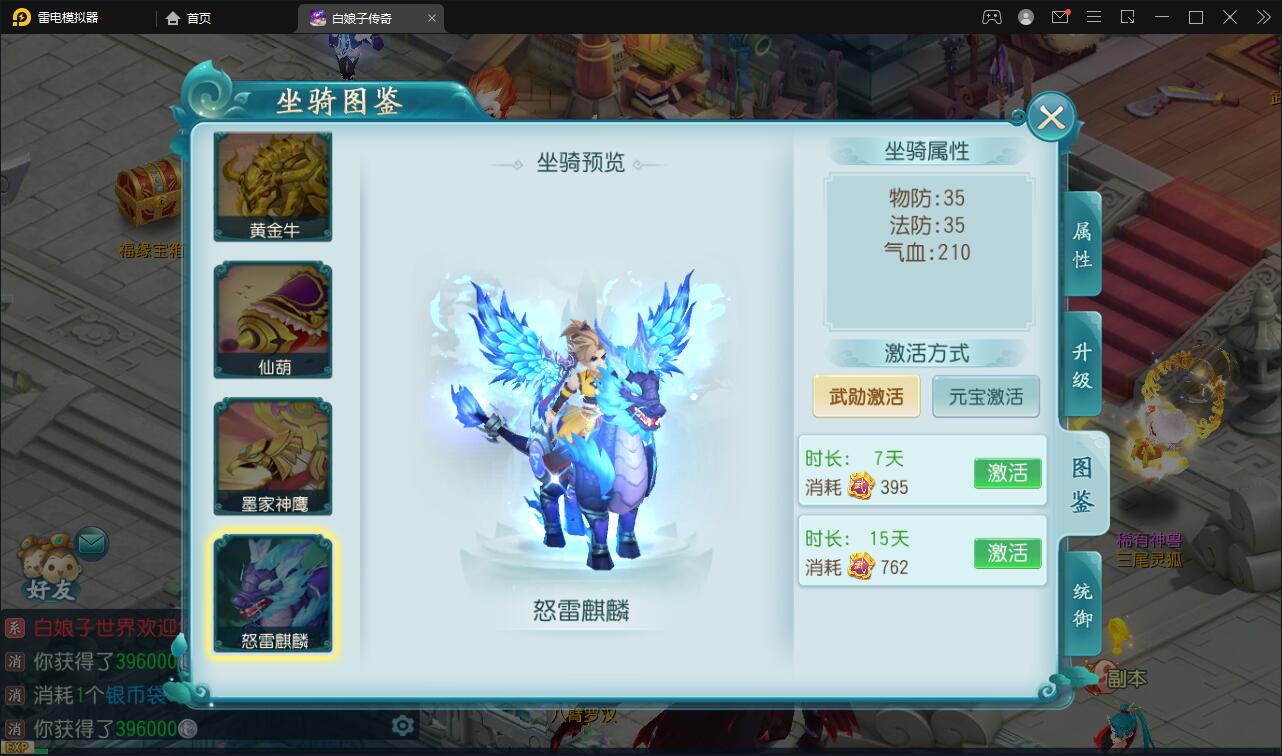Click the LDPlayer account avatar icon
The height and width of the screenshot is (756, 1282).
pyautogui.click(x=1024, y=17)
